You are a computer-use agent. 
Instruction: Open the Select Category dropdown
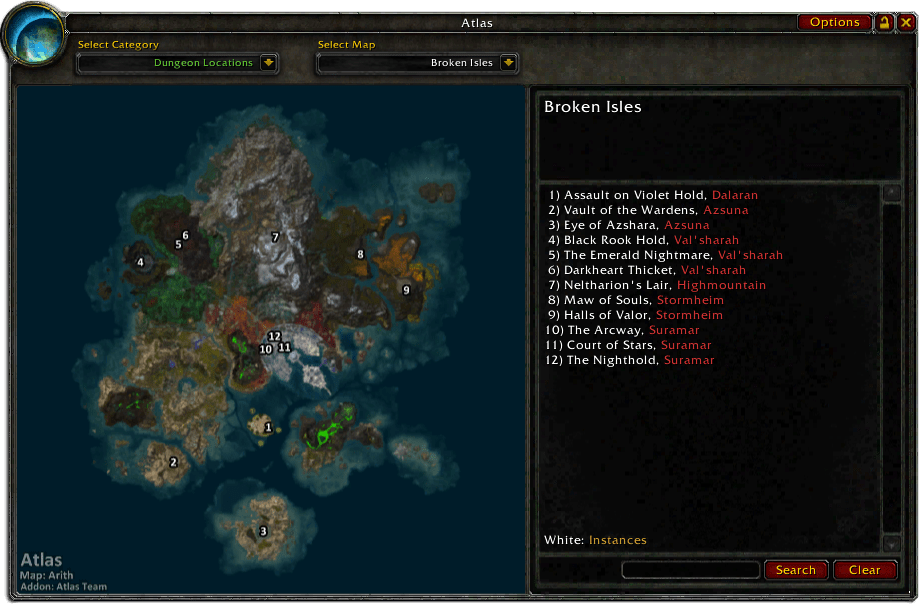click(x=268, y=63)
